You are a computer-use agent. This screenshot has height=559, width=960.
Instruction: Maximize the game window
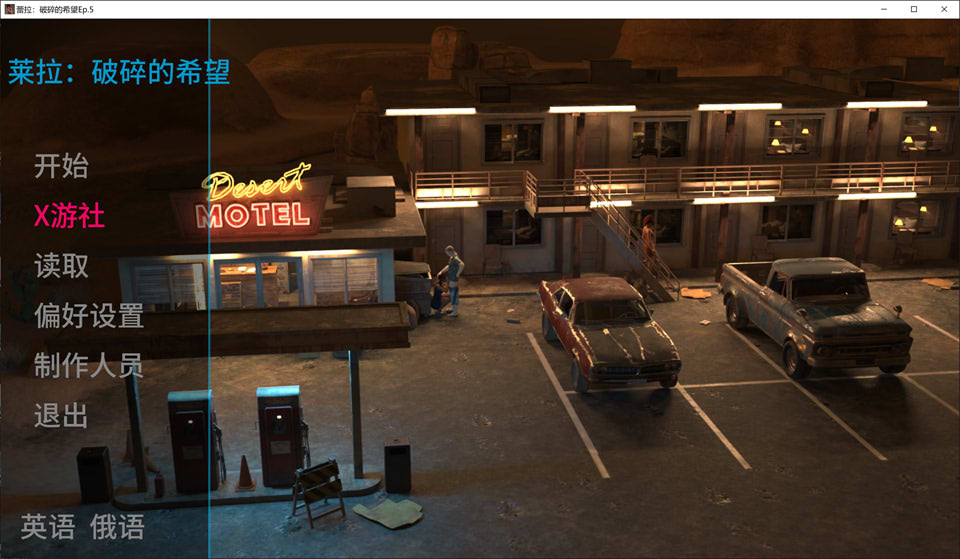point(913,9)
